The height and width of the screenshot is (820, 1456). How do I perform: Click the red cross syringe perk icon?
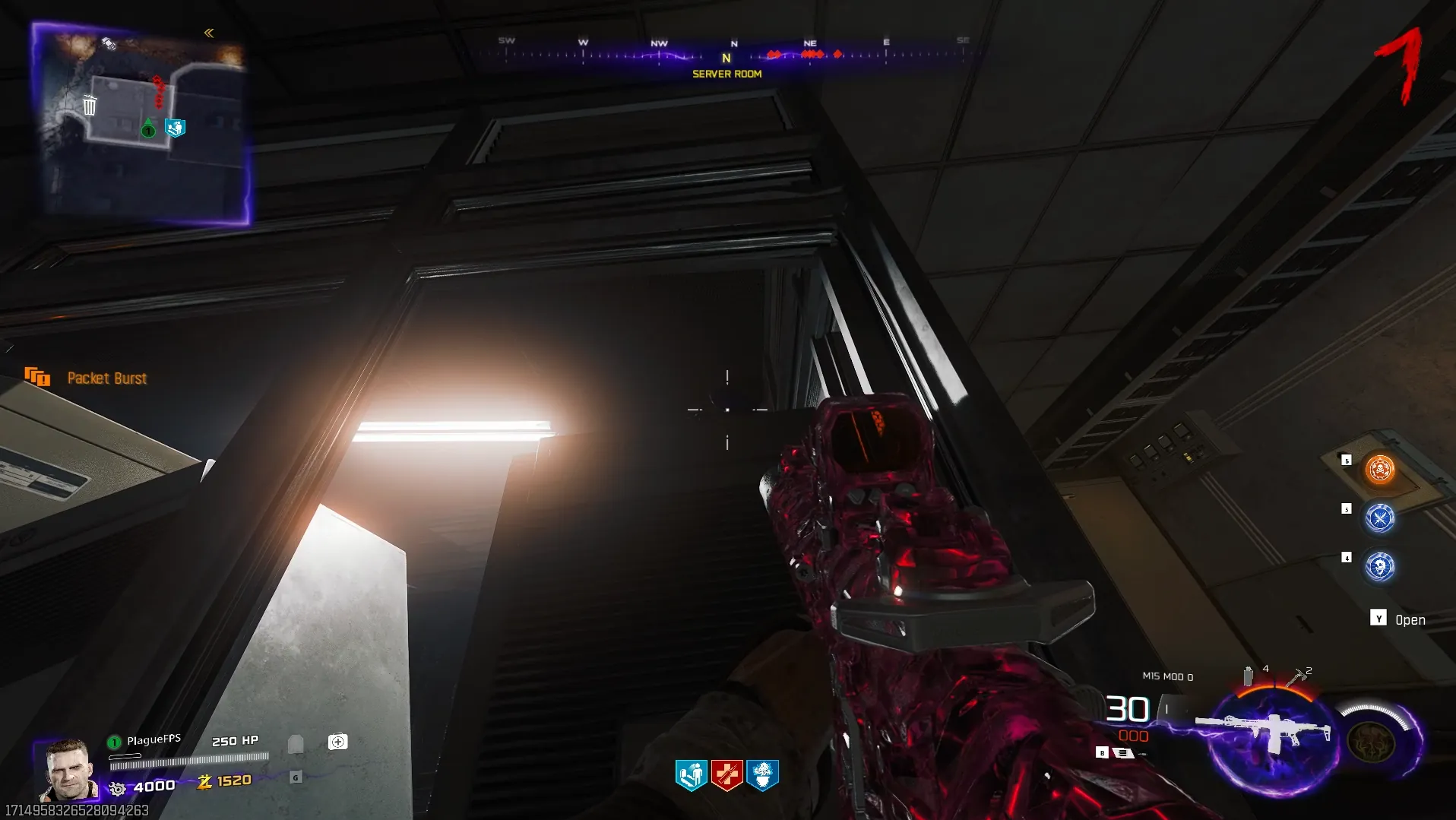[x=726, y=775]
